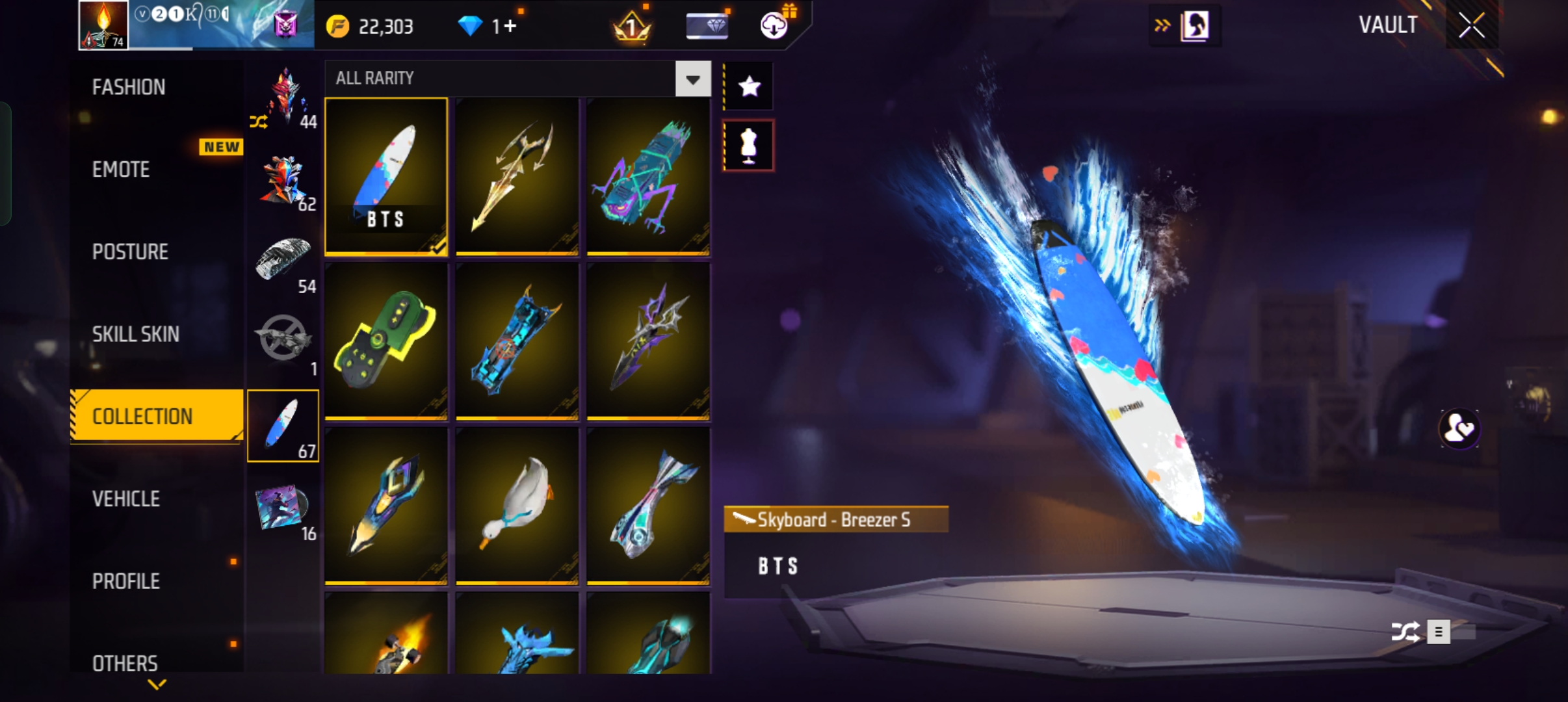Open the Fashion category

coord(129,87)
